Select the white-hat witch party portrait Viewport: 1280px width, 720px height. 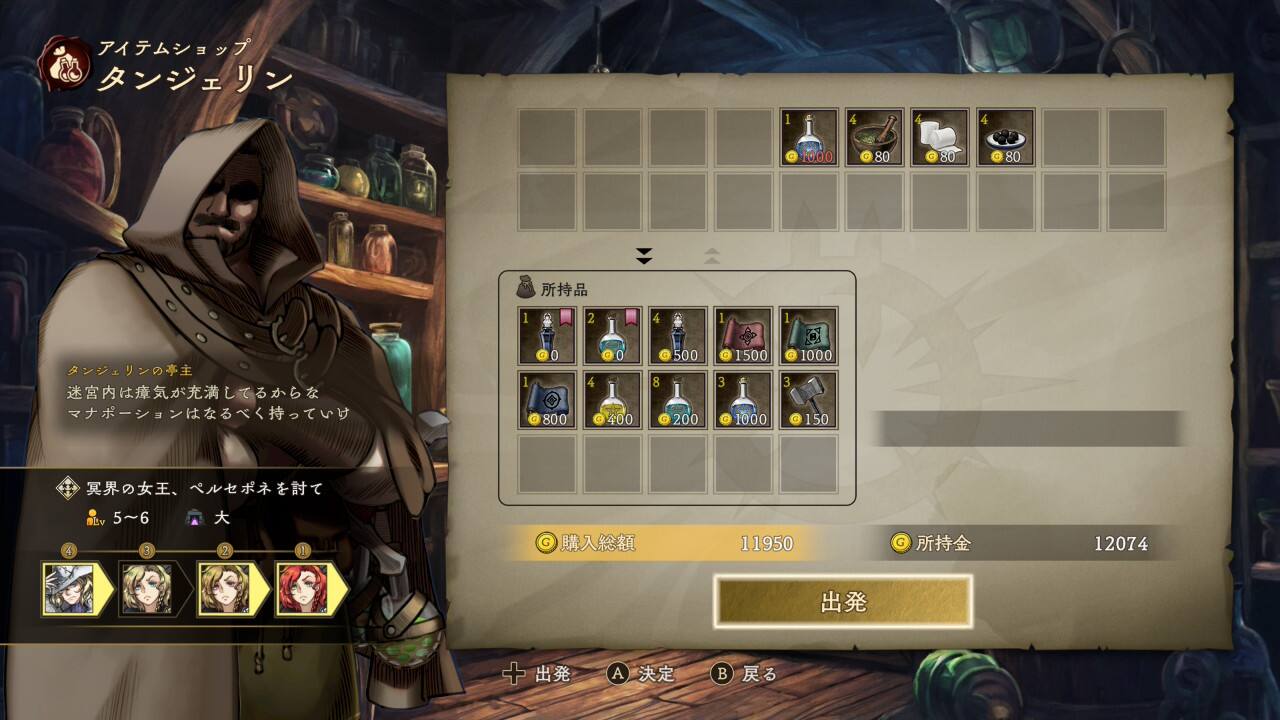pos(69,589)
